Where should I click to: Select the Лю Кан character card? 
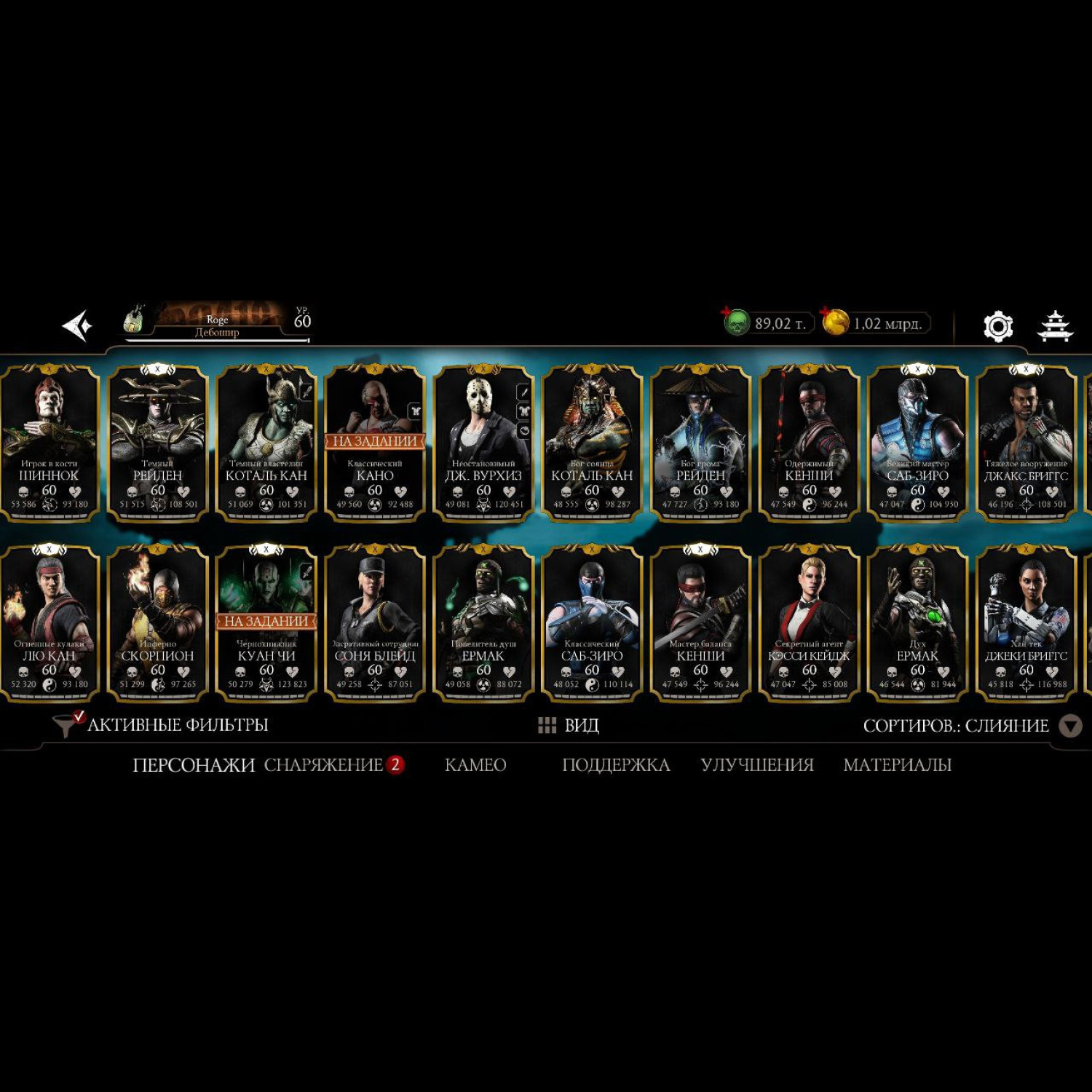[x=49, y=623]
